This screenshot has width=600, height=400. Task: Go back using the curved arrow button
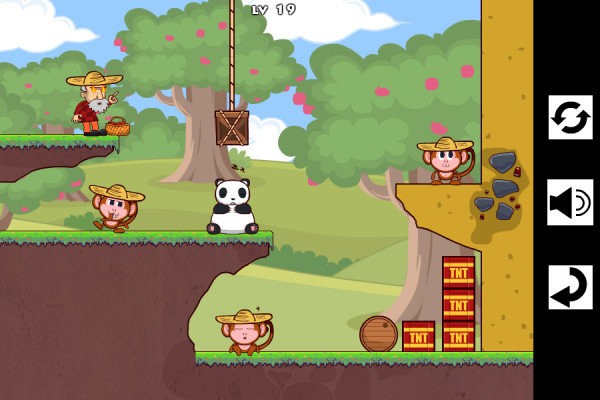coord(570,287)
